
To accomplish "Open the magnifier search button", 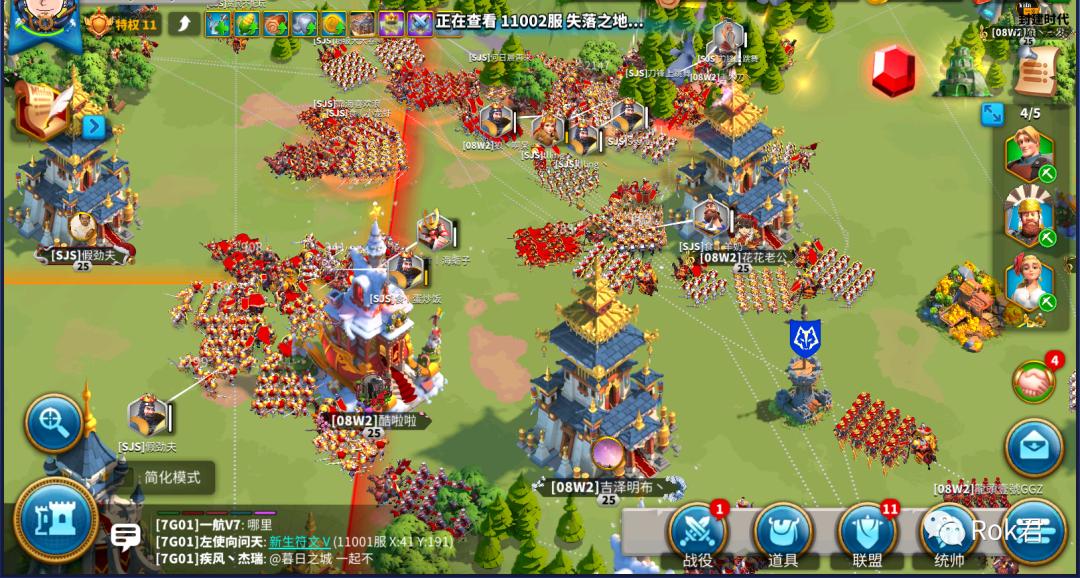I will click(53, 424).
